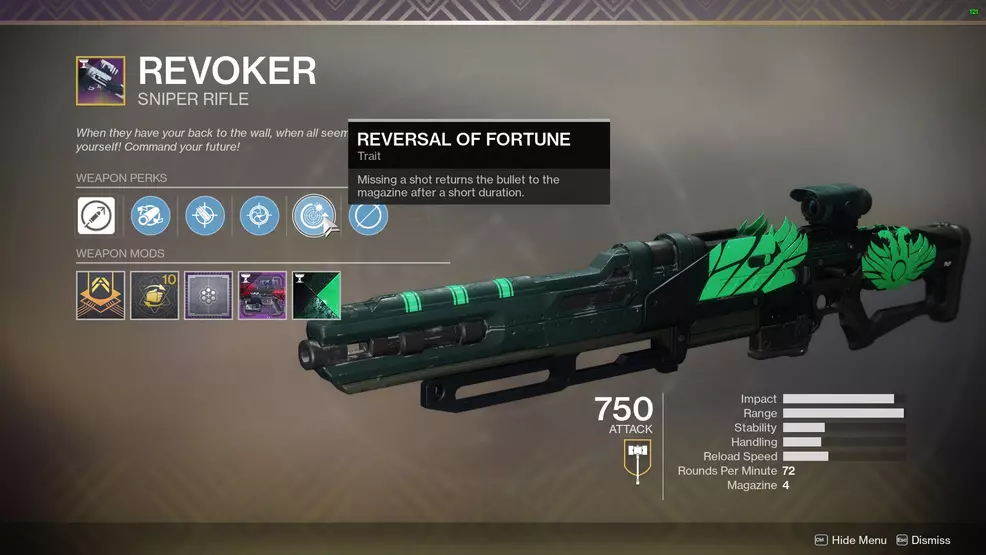The width and height of the screenshot is (986, 555).
Task: Inspect the scope perk icon
Action: (151, 216)
